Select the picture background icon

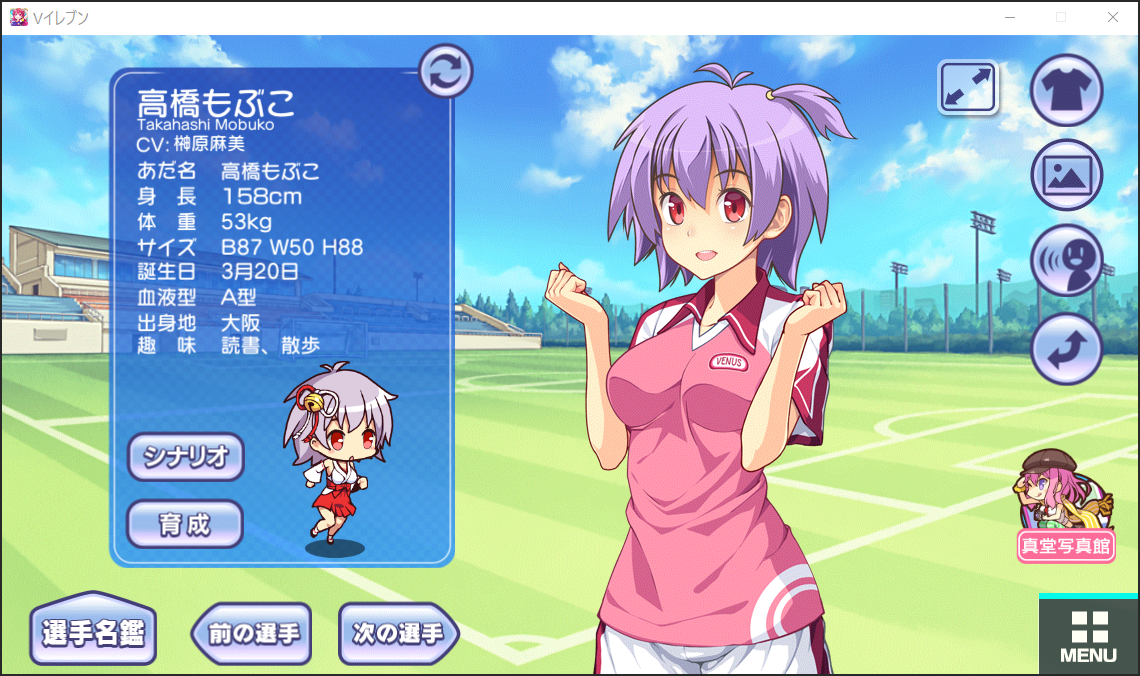pyautogui.click(x=1066, y=175)
